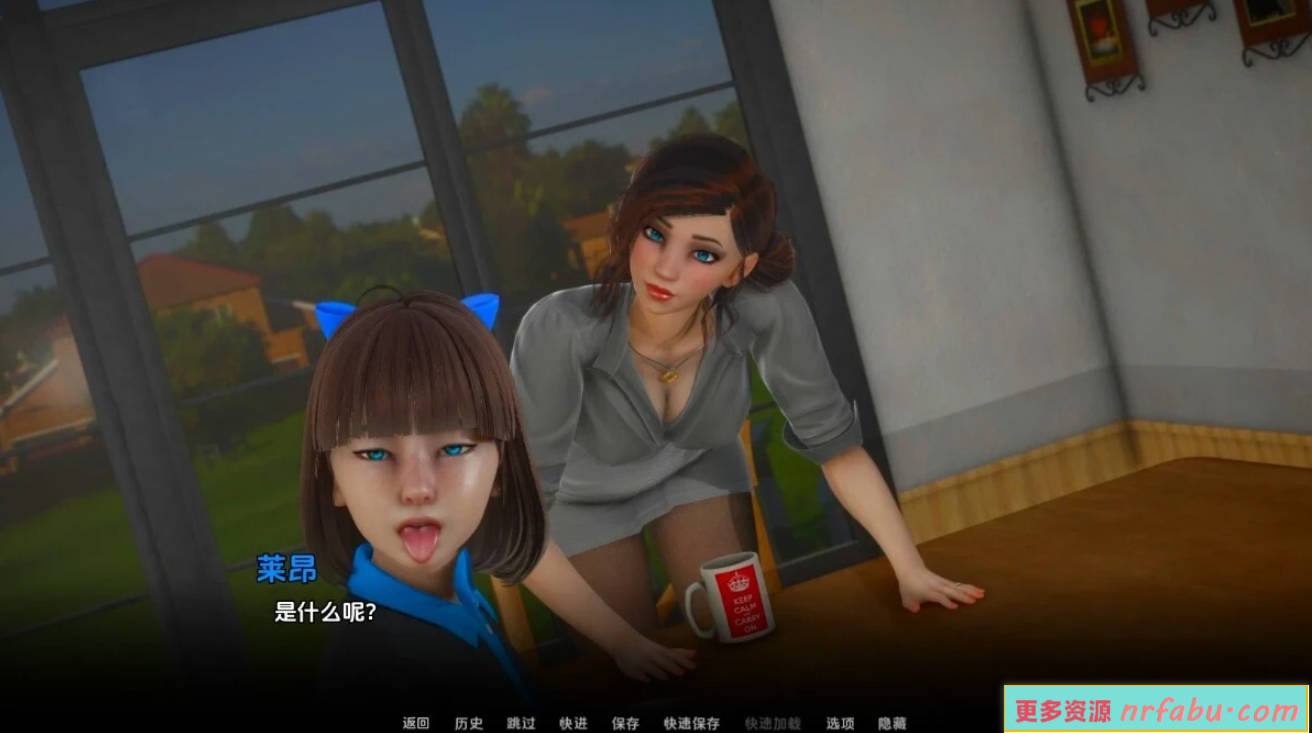Click the window behind the characters
The width and height of the screenshot is (1312, 733).
[250, 200]
